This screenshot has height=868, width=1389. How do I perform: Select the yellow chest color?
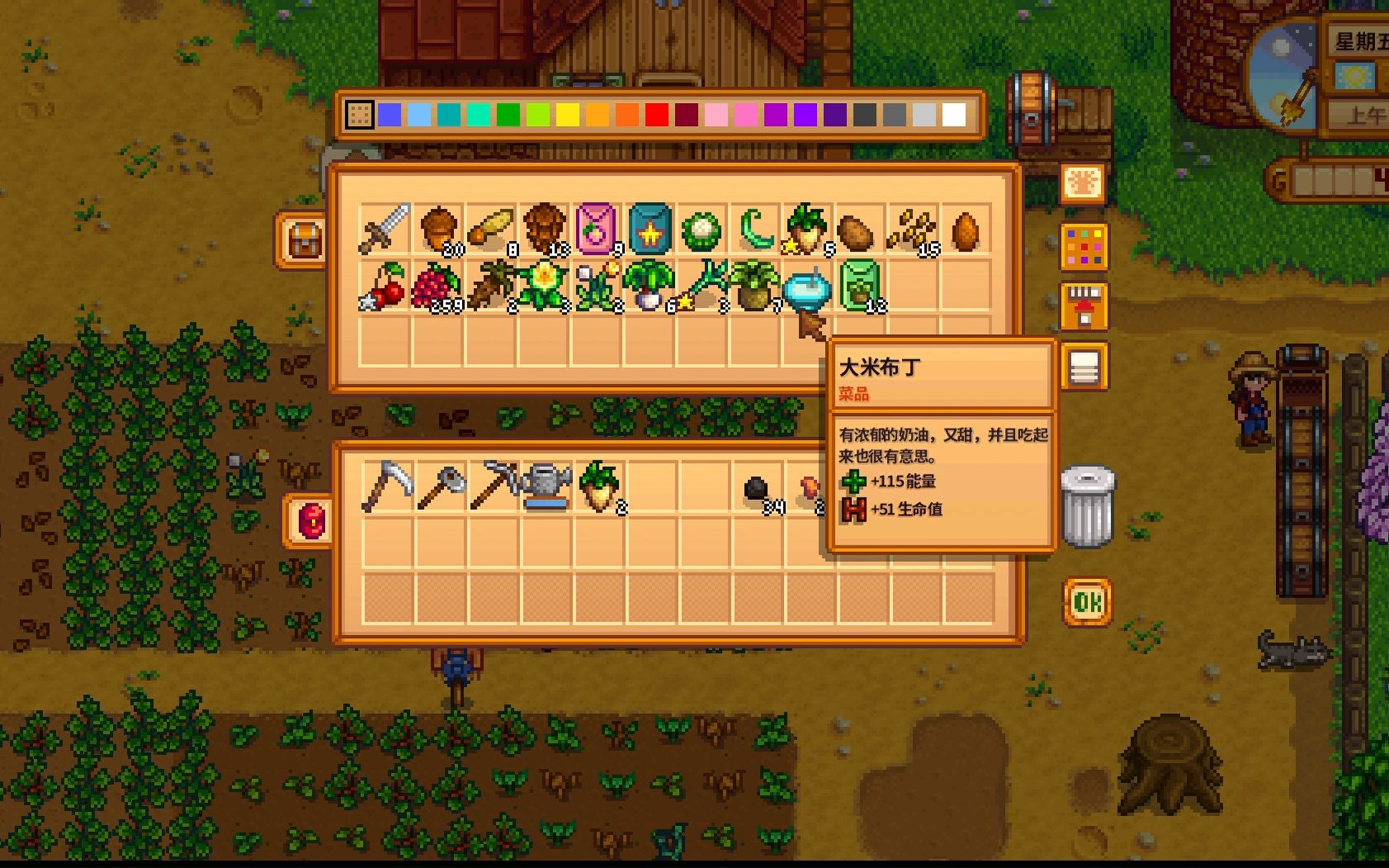coord(567,115)
